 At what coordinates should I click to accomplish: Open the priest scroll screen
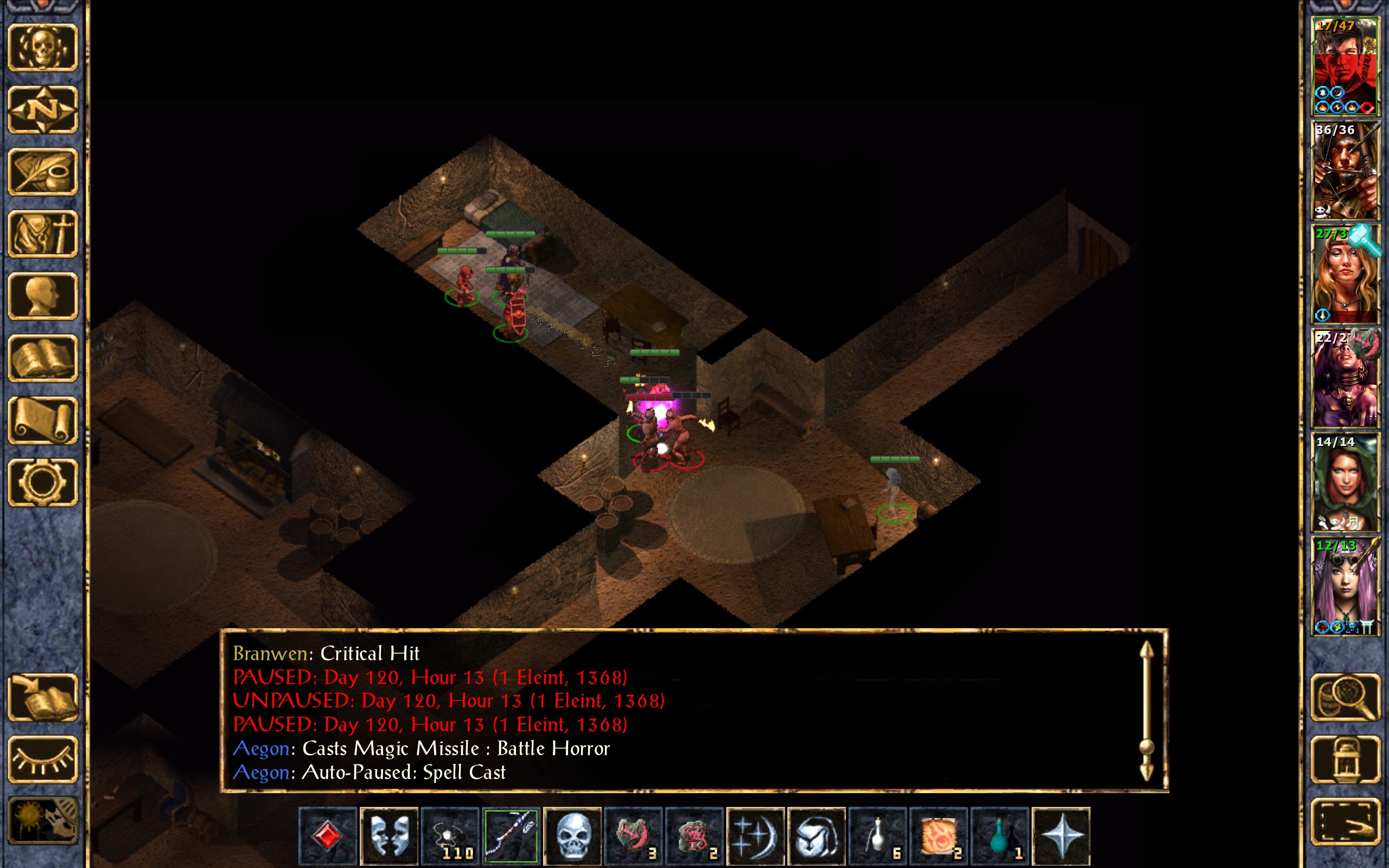(x=42, y=420)
